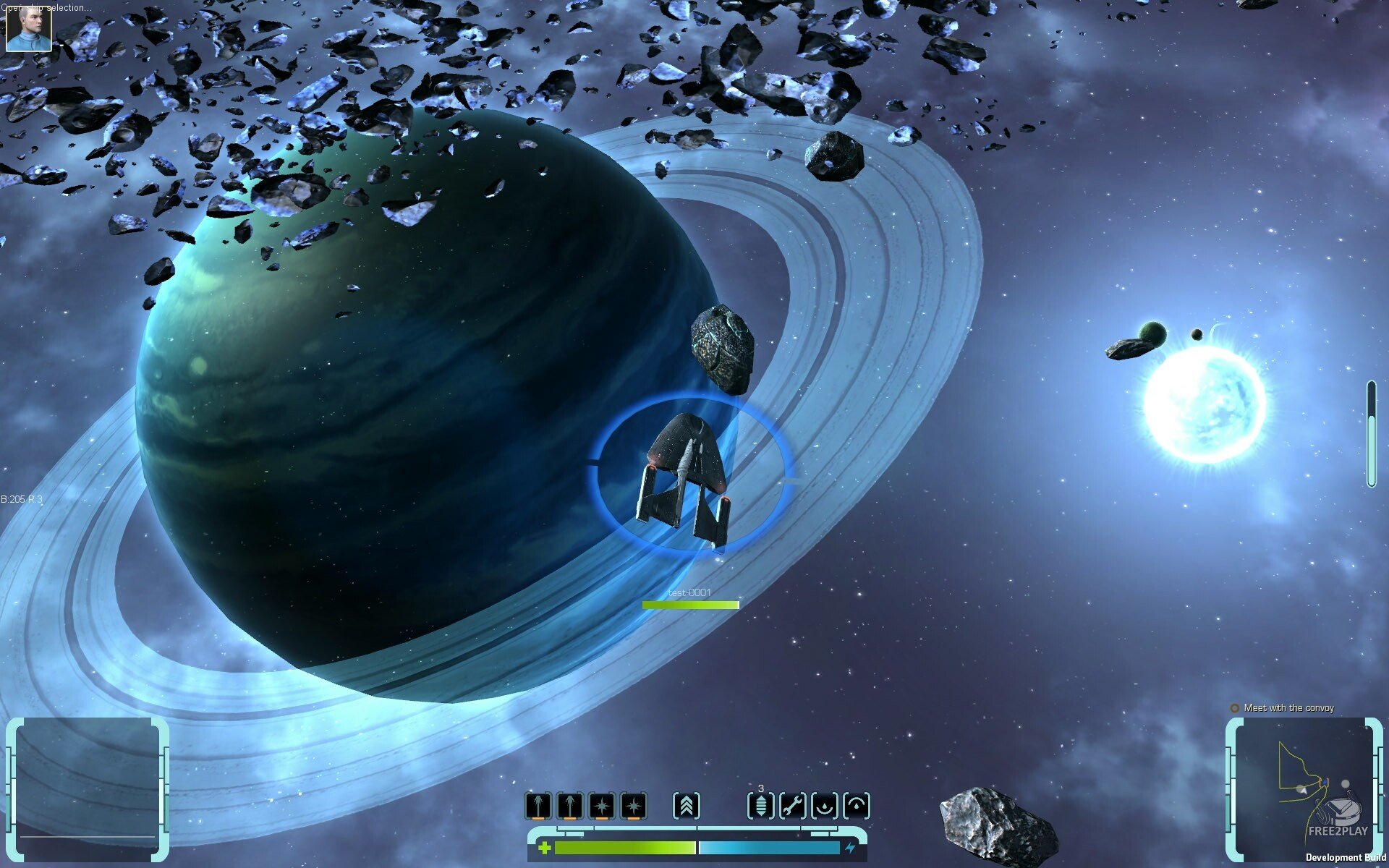Click the minimap showing the yellow route
This screenshot has width=1389, height=868.
click(x=1302, y=788)
